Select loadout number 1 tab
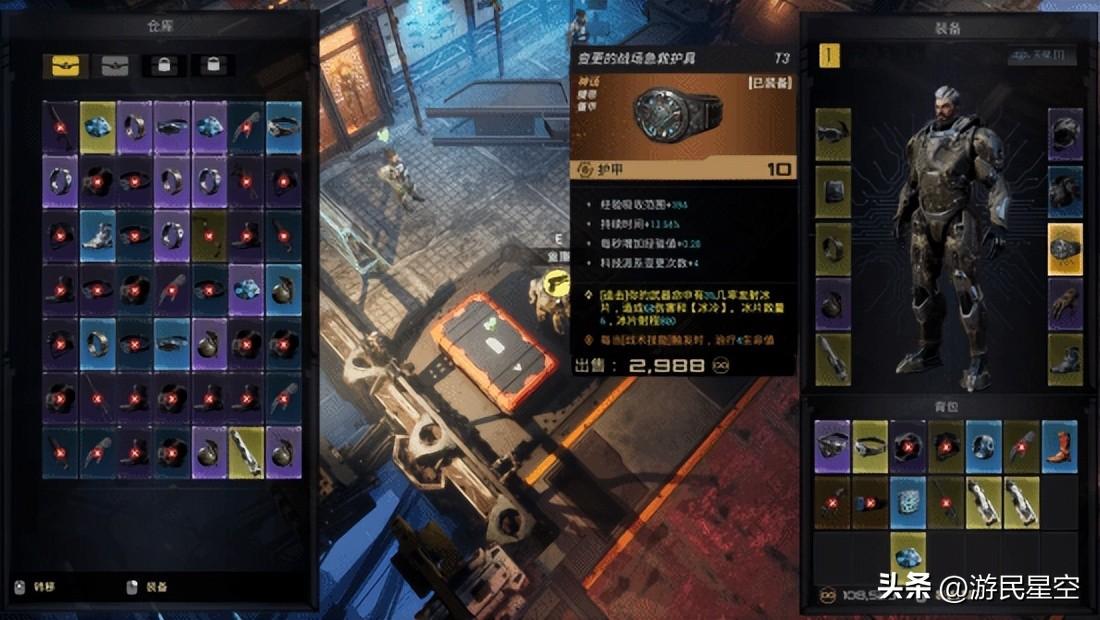 830,55
